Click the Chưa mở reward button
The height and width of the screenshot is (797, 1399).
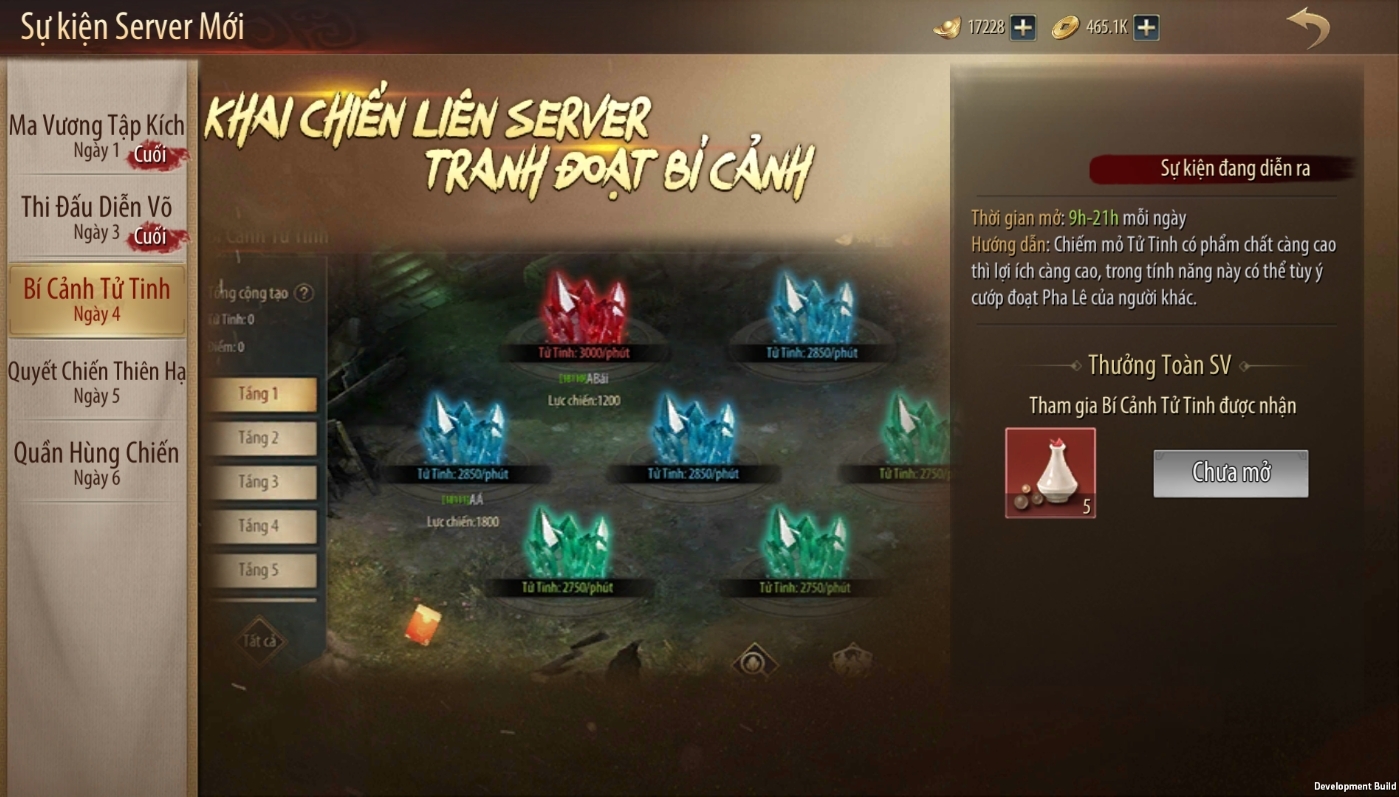(1230, 473)
